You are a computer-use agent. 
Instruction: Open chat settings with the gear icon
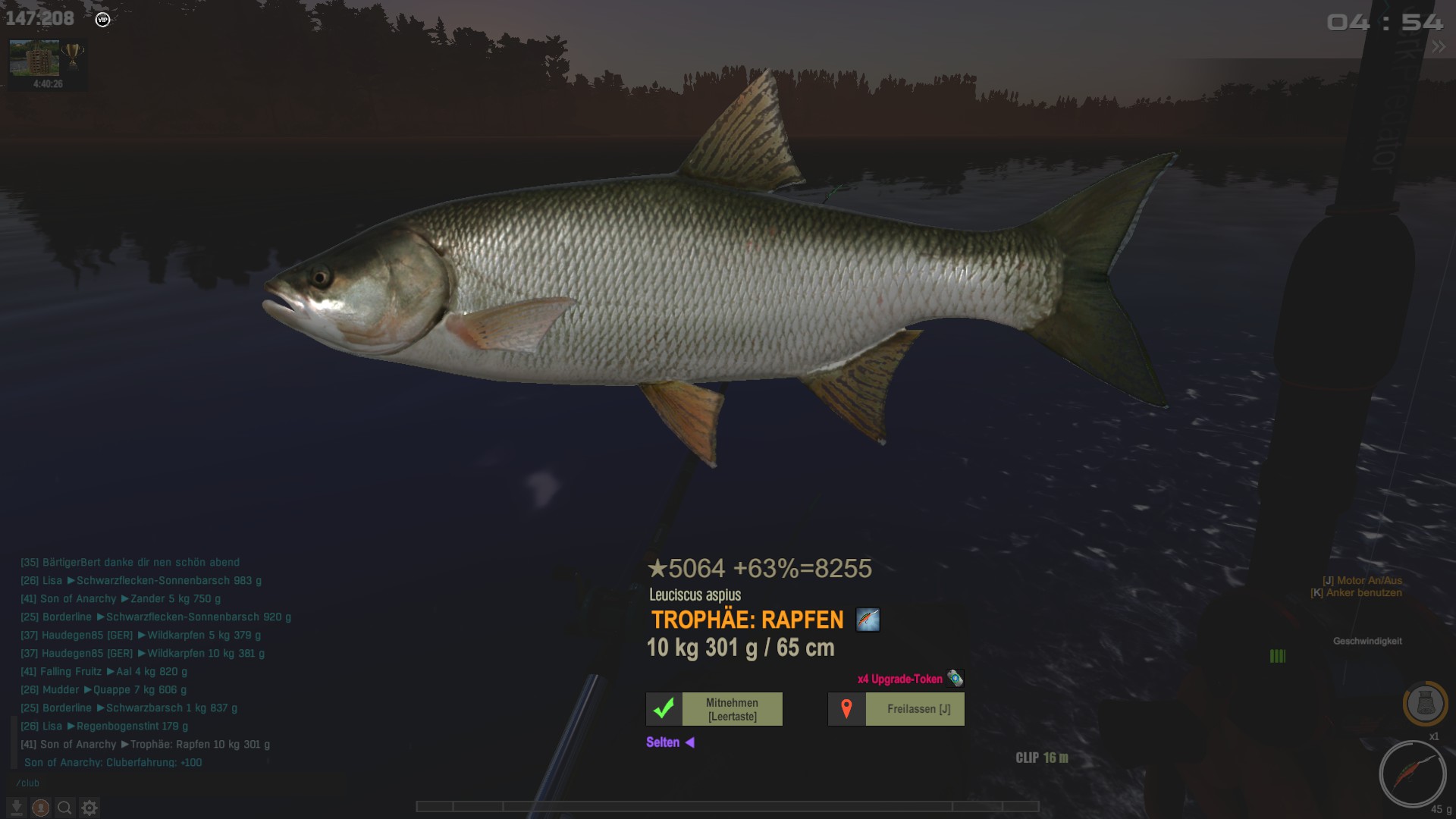tap(89, 808)
